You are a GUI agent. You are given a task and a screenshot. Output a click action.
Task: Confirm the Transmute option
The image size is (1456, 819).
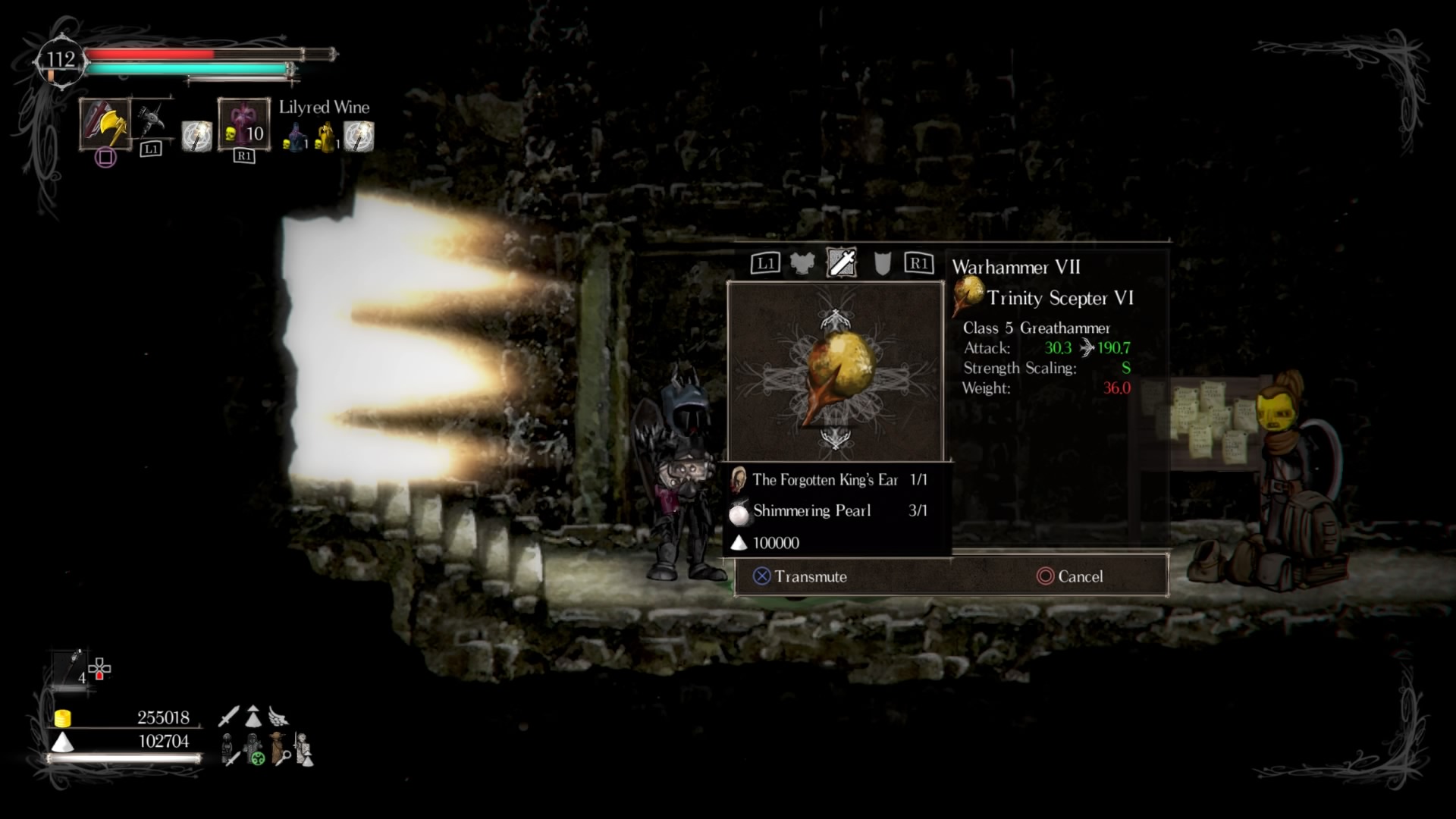point(800,576)
